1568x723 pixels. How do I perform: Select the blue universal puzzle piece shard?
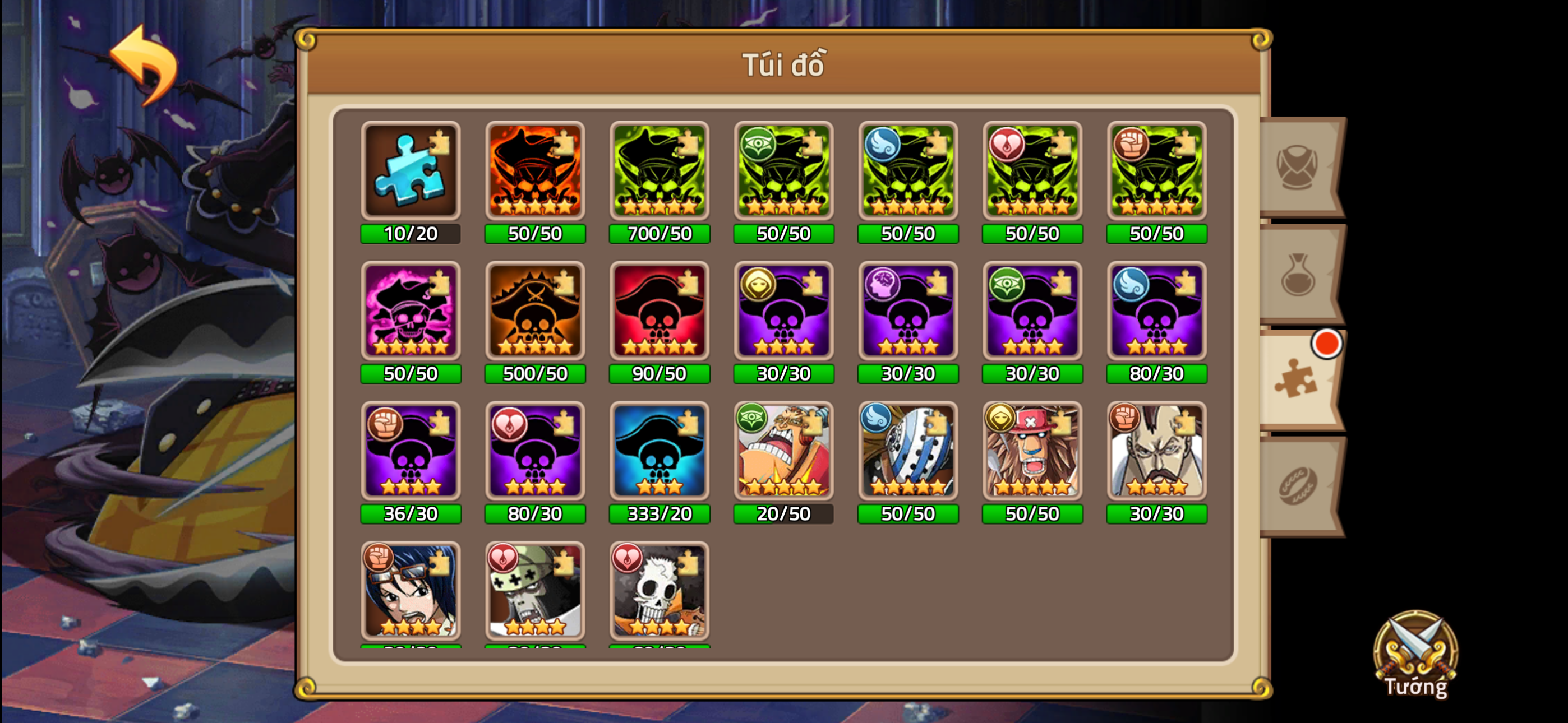click(x=411, y=172)
